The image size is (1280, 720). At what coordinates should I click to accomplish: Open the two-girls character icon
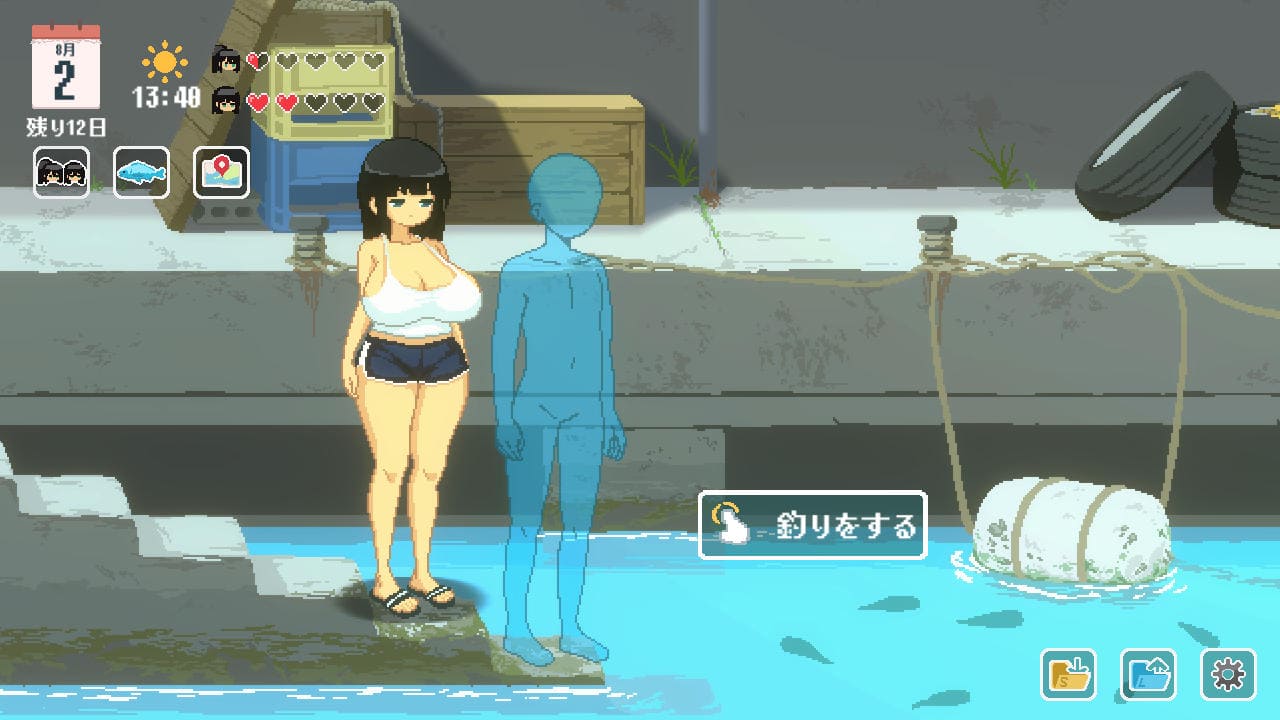62,173
